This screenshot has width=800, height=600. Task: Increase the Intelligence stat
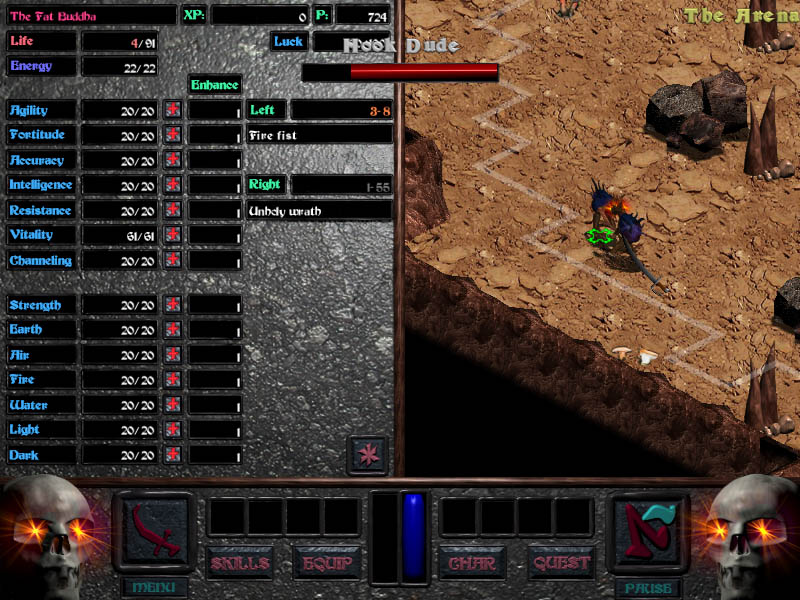click(173, 185)
